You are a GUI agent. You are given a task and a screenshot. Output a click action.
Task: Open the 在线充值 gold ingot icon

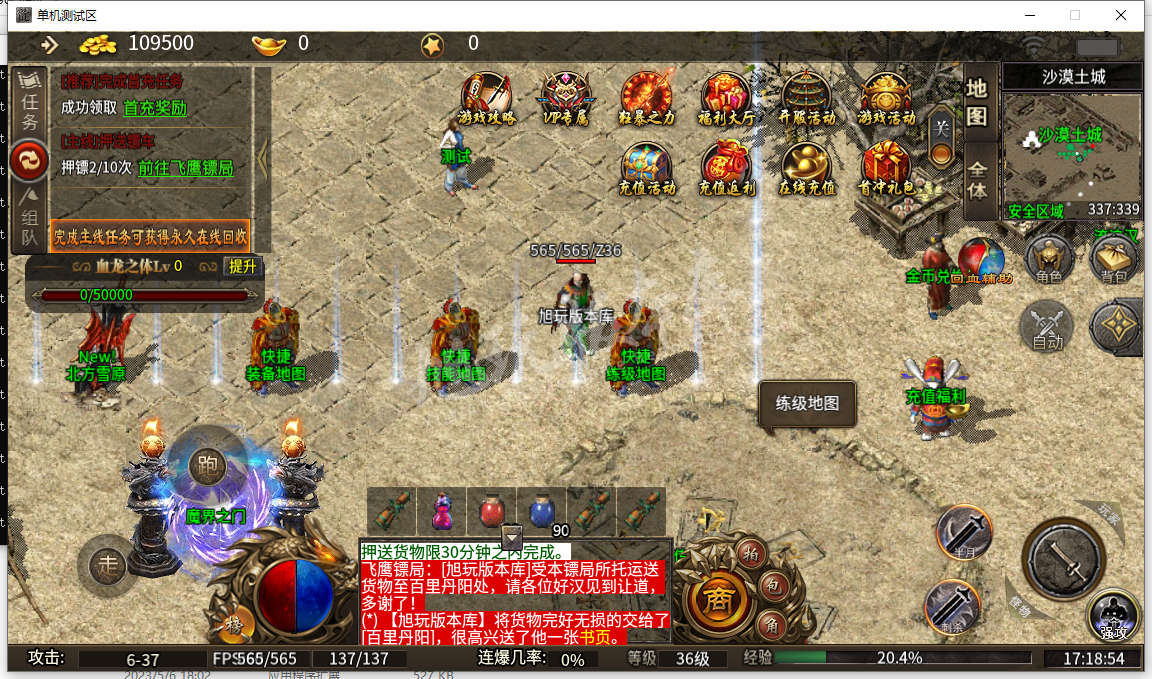click(x=806, y=167)
